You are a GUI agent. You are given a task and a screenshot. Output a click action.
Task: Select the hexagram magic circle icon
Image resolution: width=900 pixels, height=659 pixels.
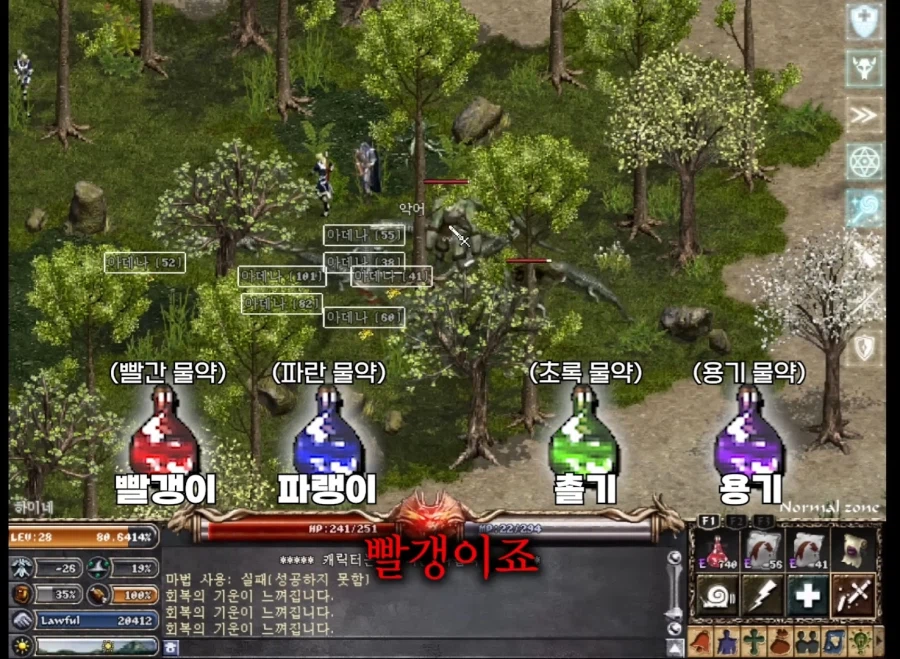coord(863,162)
